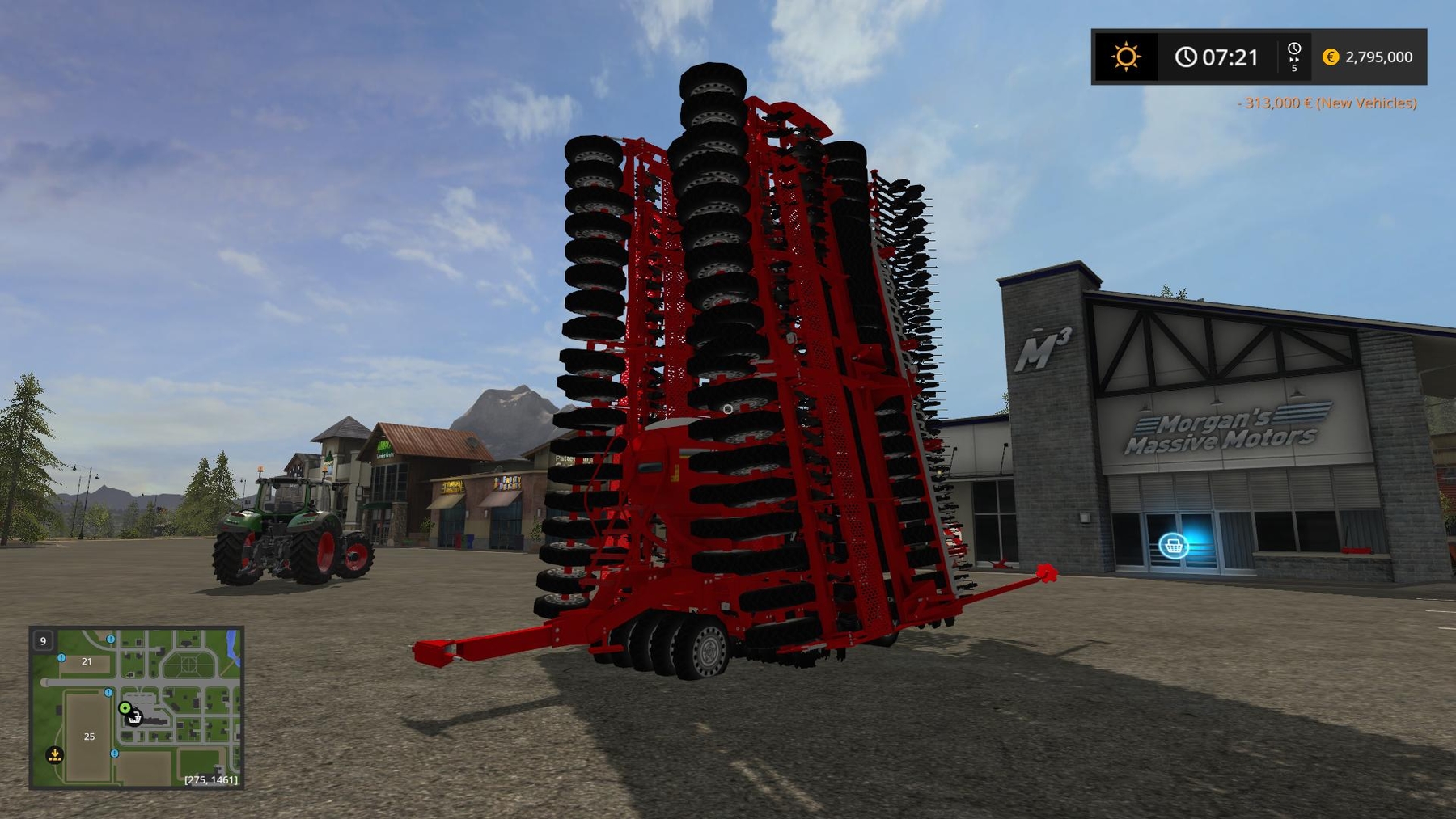
Task: Toggle the blue info marker below field 25
Action: point(115,754)
